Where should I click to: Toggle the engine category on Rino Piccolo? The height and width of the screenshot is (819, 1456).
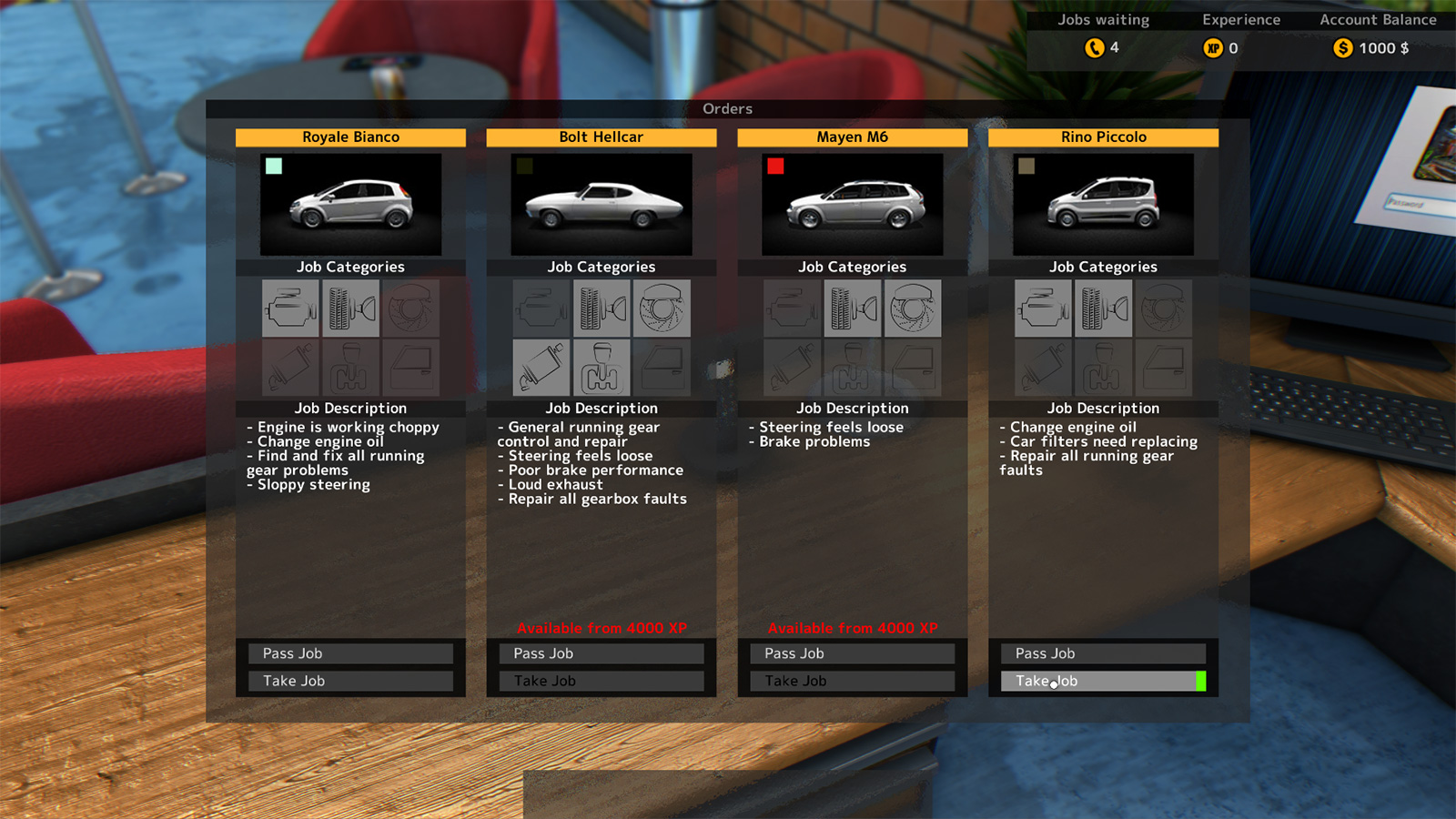1043,308
